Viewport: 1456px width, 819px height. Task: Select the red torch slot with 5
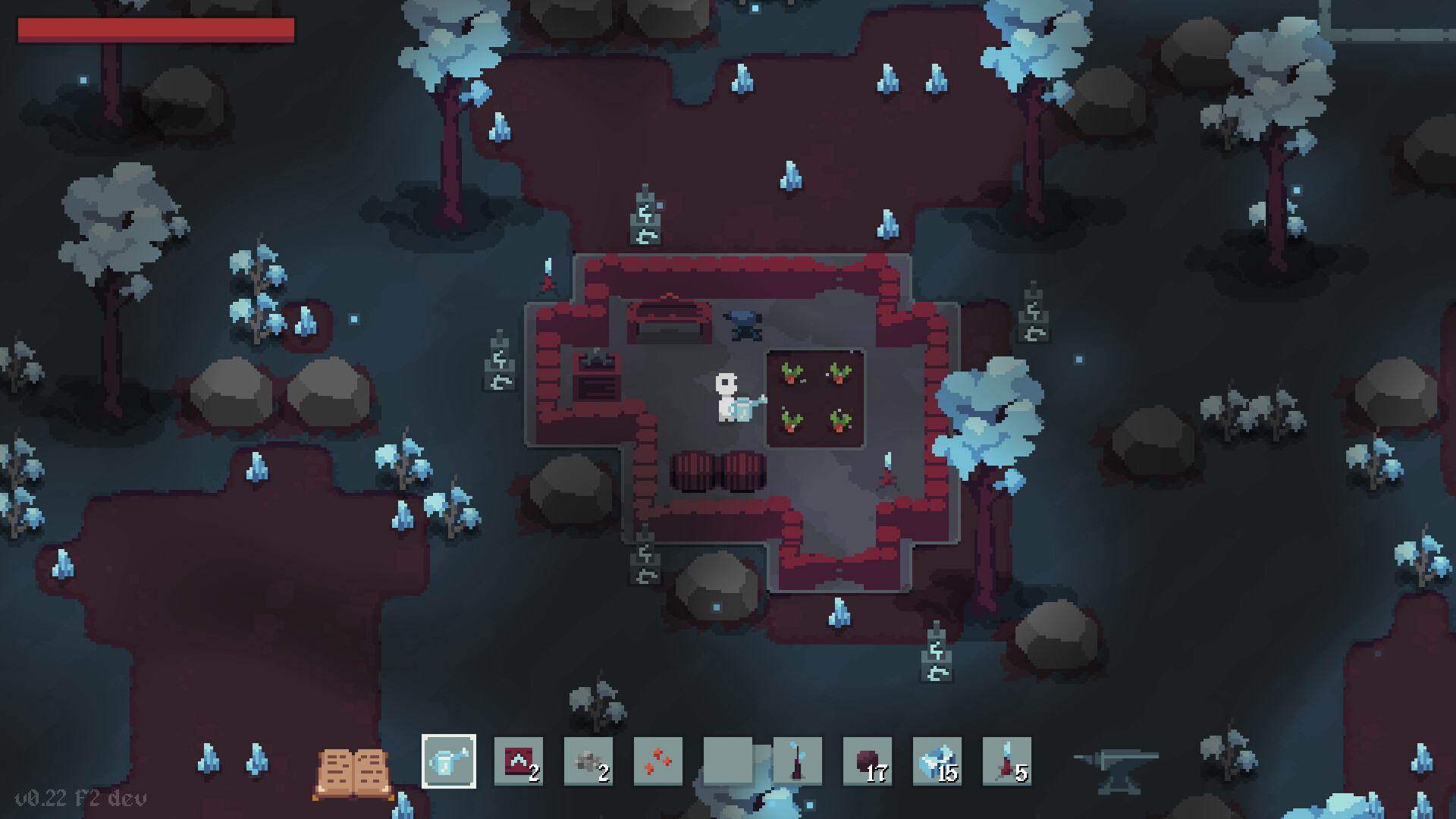coord(1007,761)
